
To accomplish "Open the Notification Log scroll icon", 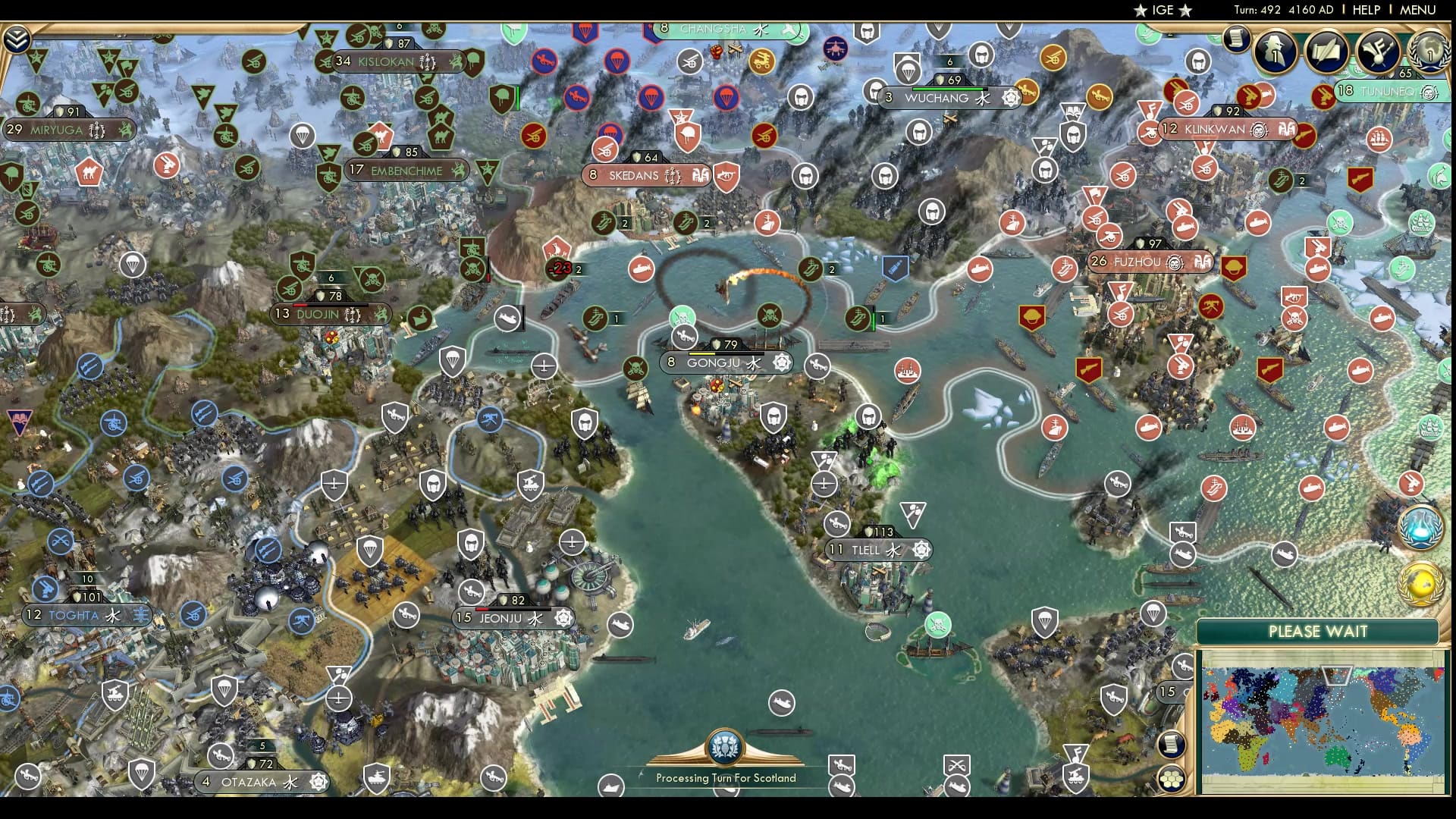I will click(1235, 39).
